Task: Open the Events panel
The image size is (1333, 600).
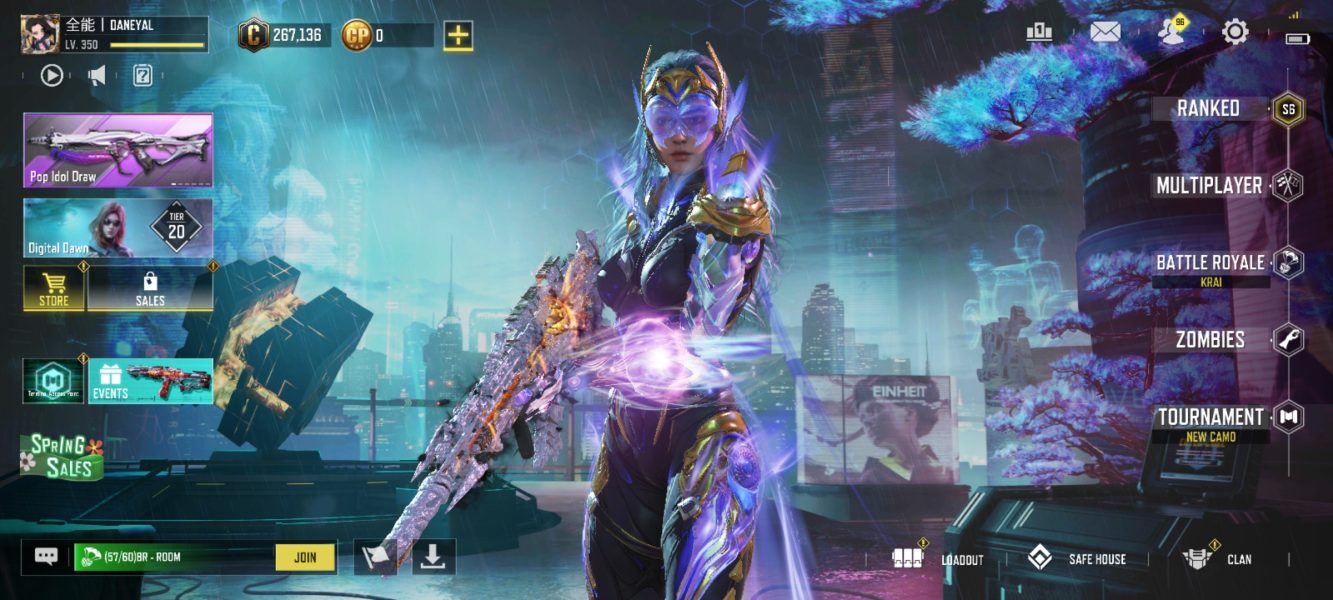Action: (150, 381)
